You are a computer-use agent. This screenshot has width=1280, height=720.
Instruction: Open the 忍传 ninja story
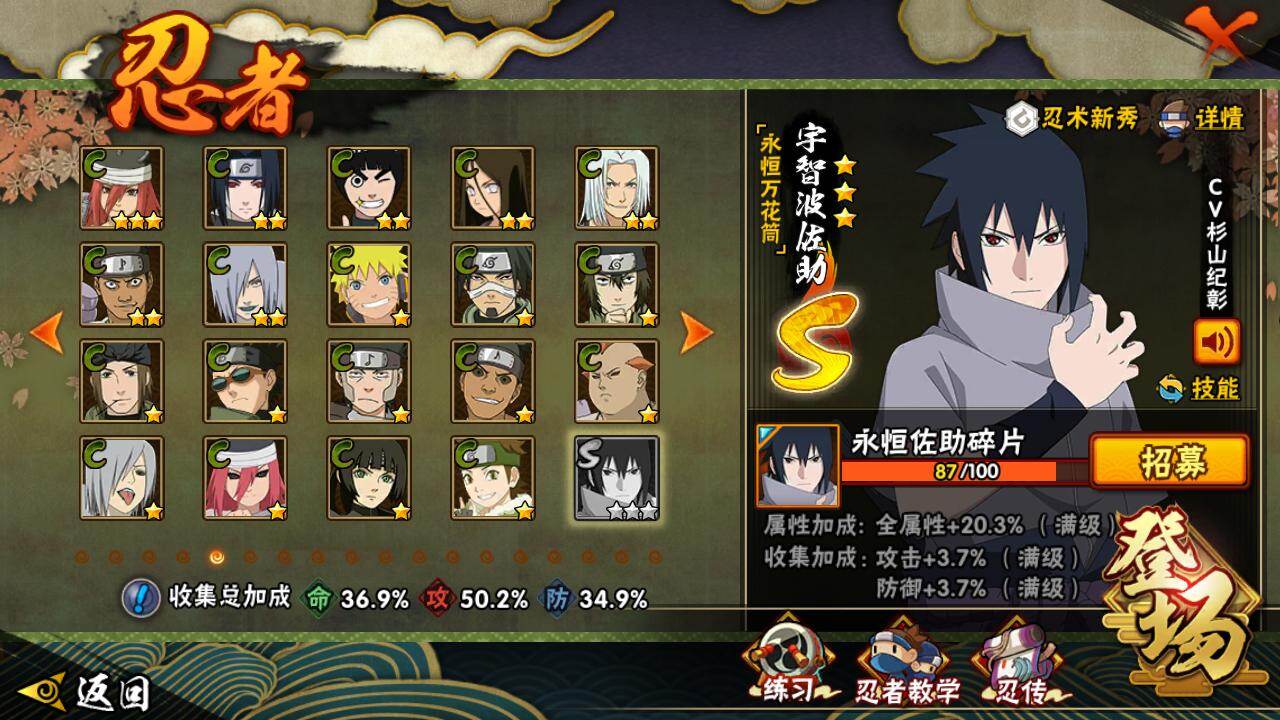click(x=1017, y=665)
